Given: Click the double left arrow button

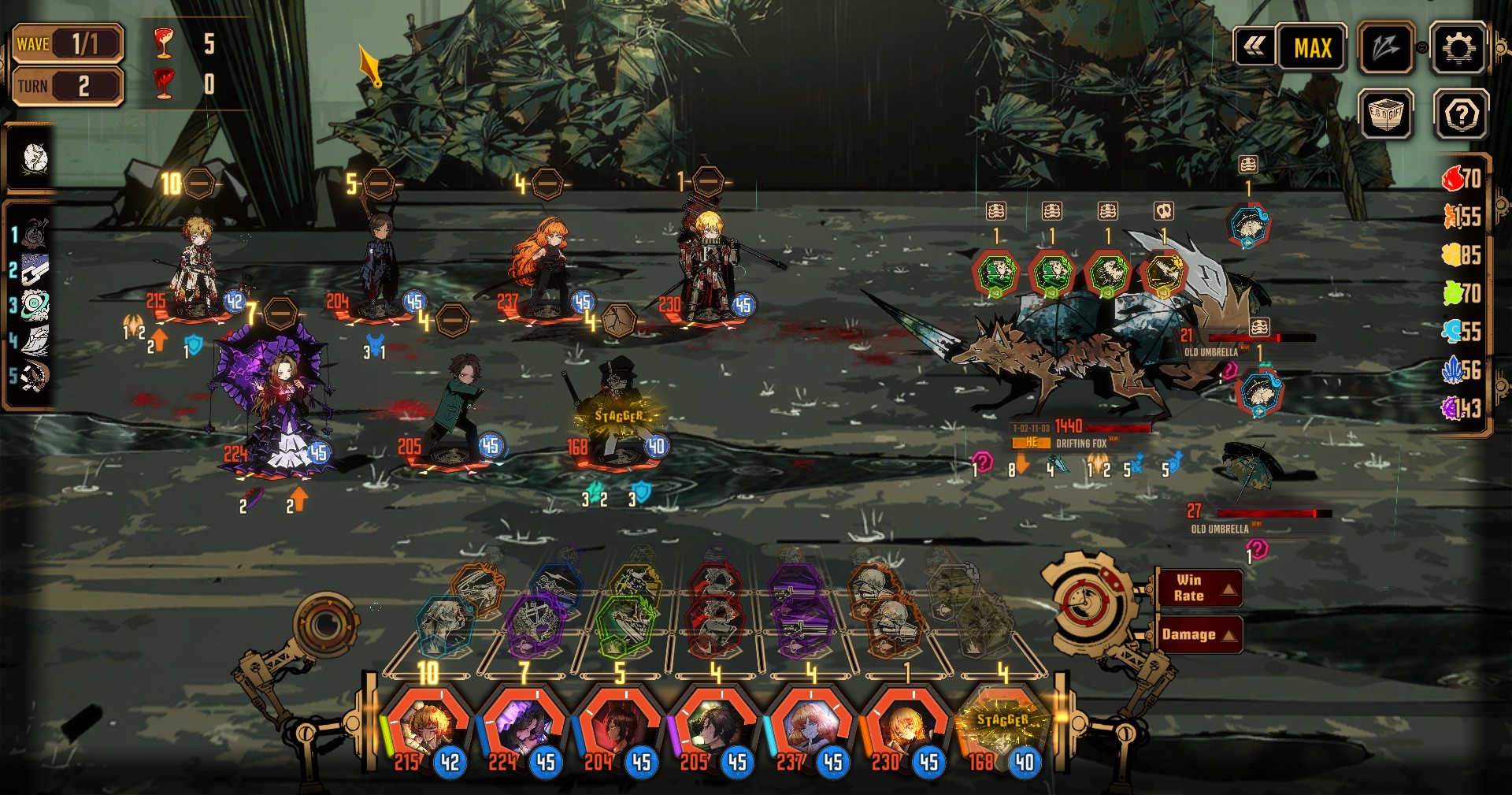Looking at the screenshot, I should pyautogui.click(x=1254, y=48).
